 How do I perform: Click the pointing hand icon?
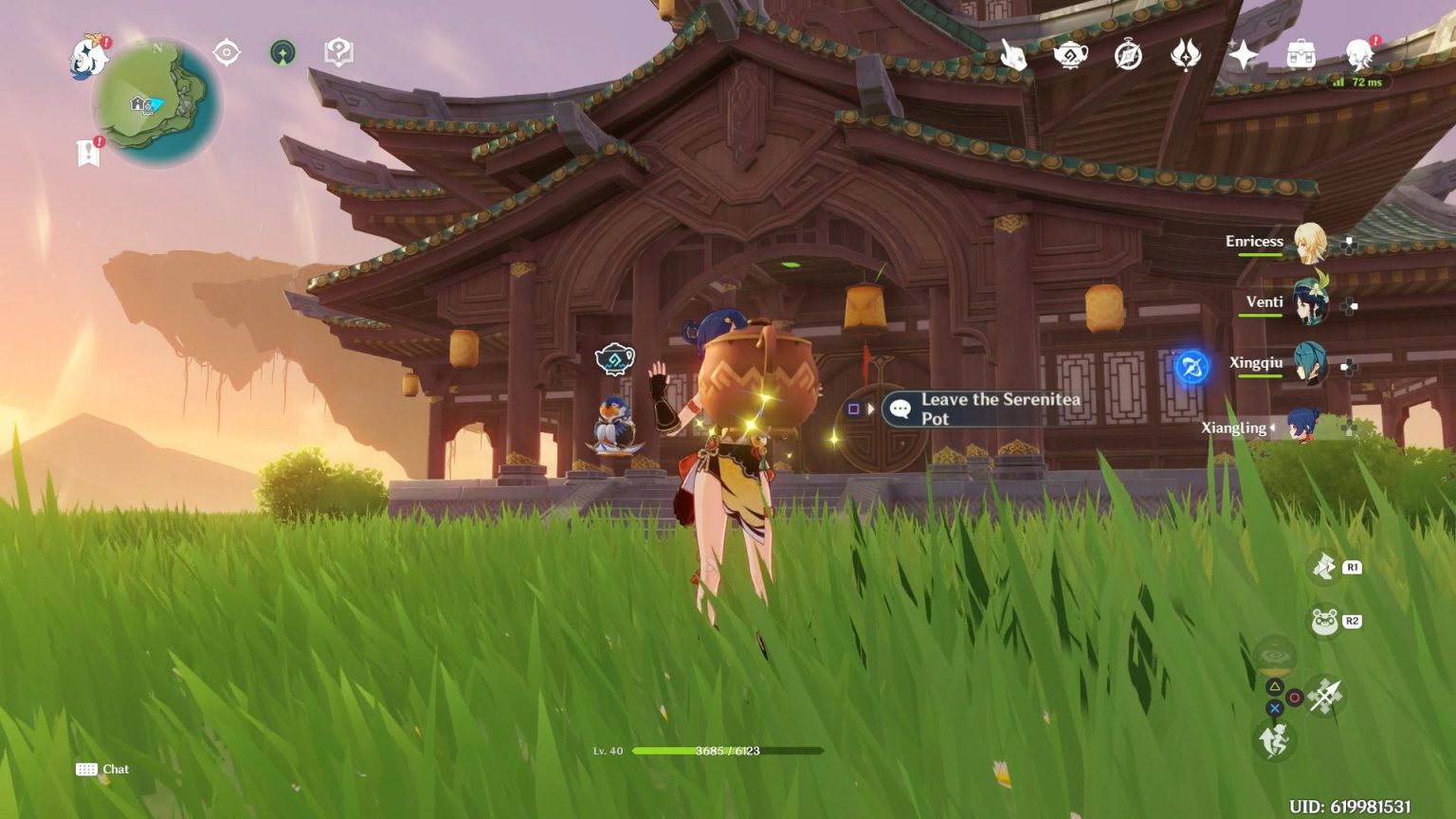pyautogui.click(x=1013, y=55)
